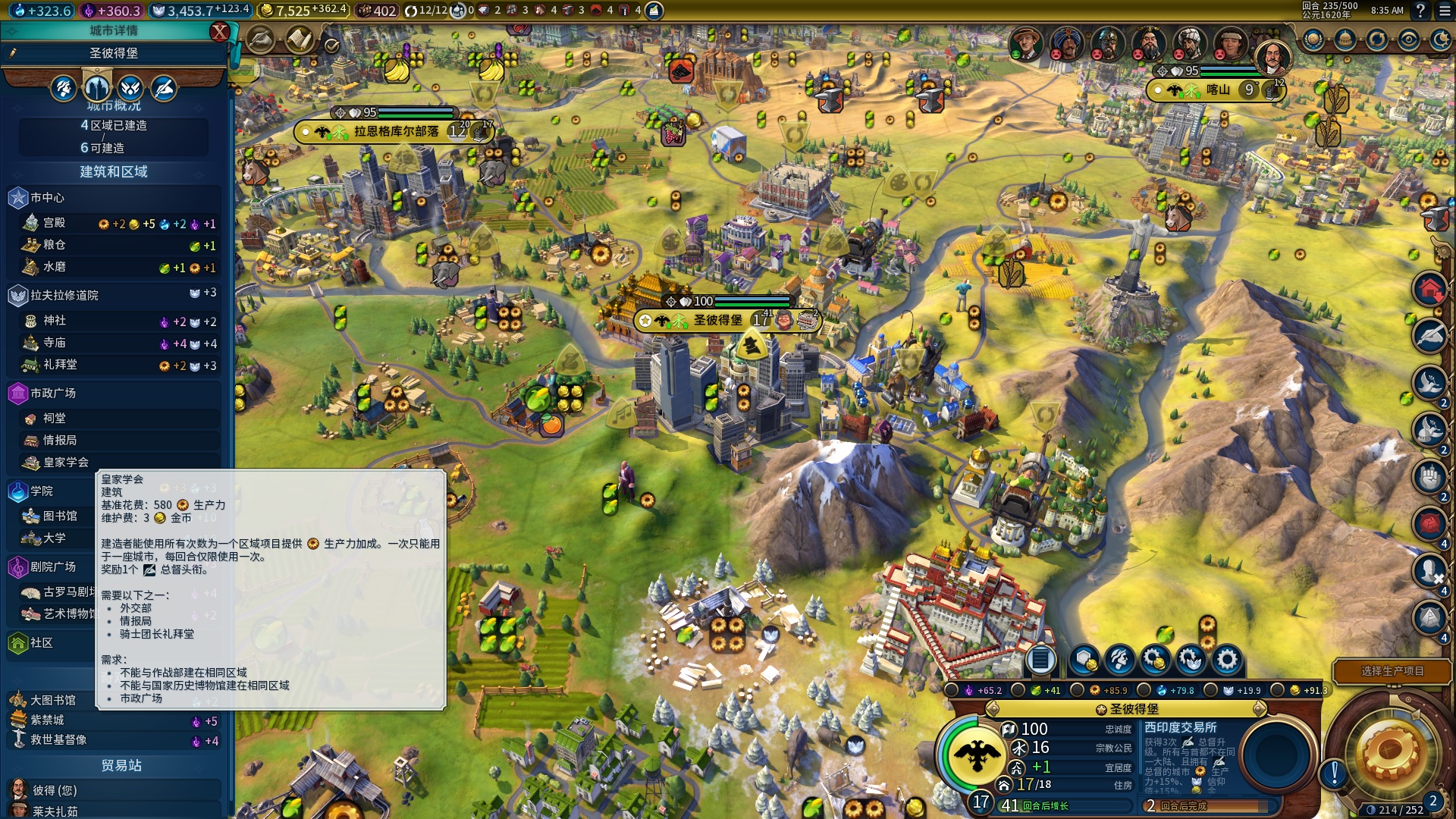Switch to the religion wings tab
This screenshot has height=819, width=1456.
(130, 89)
